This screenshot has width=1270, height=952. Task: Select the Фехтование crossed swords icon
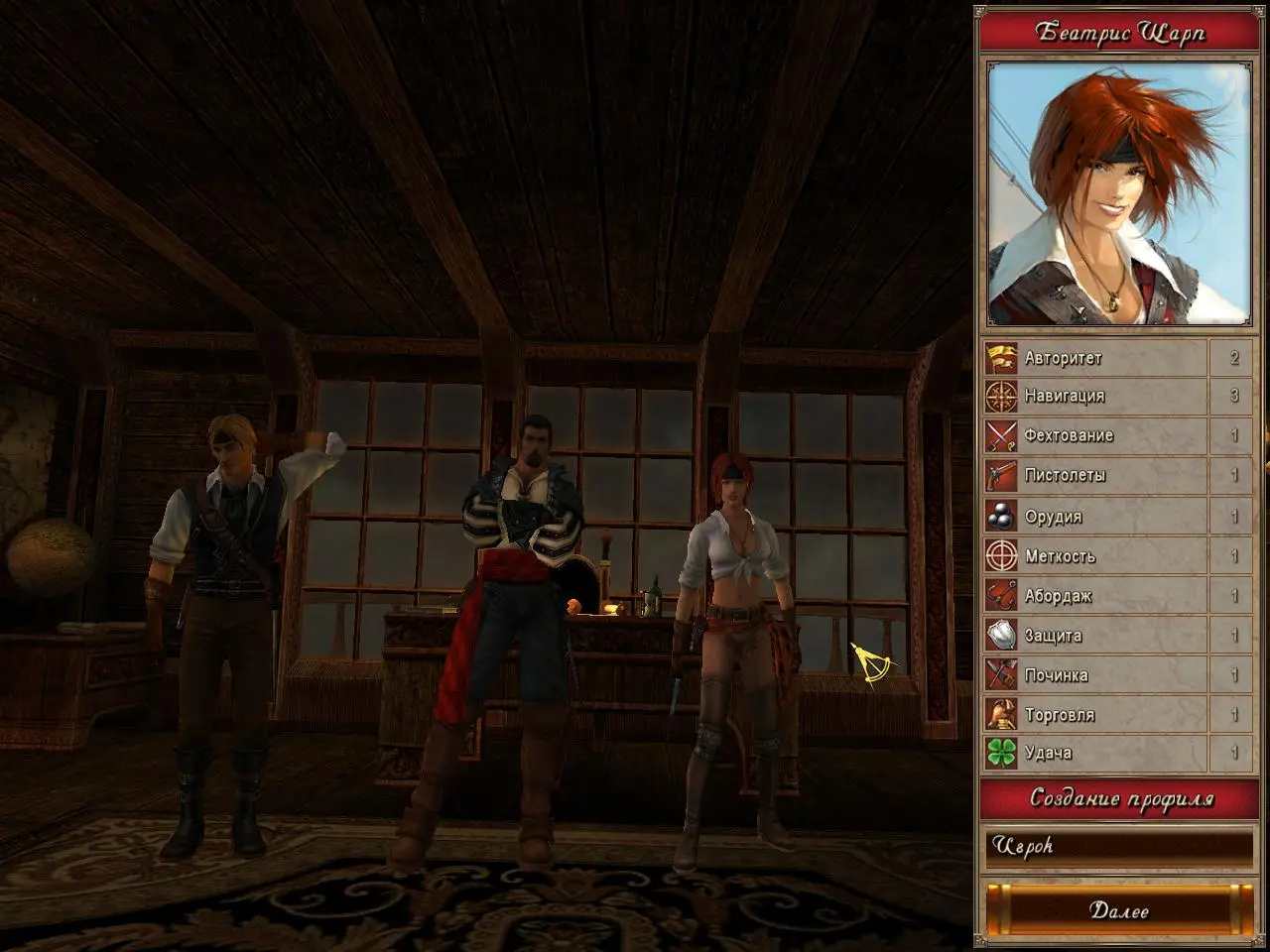point(1001,436)
